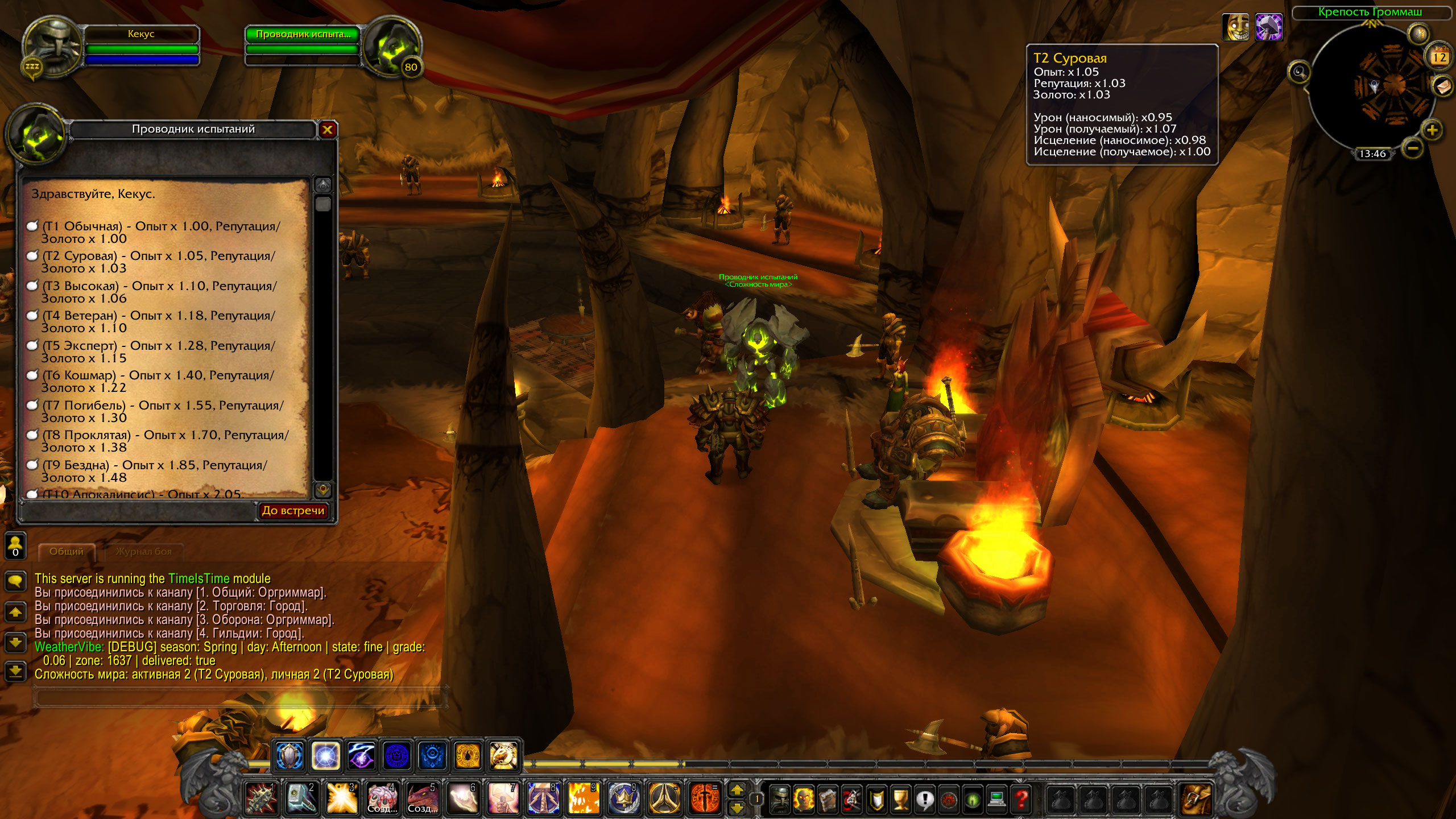Click the До встречи goodbye button

point(293,511)
